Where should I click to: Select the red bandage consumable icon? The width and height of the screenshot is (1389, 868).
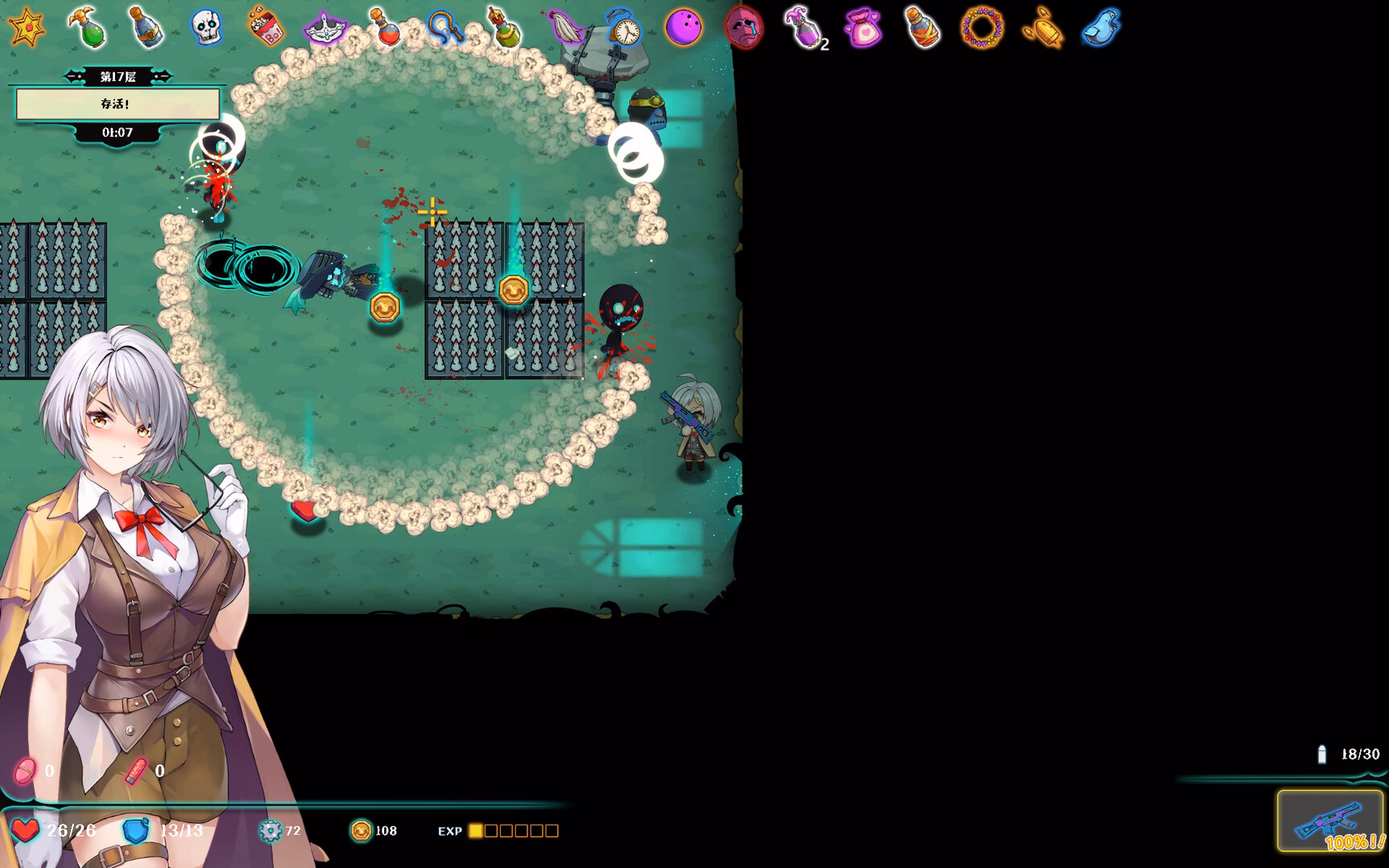pyautogui.click(x=136, y=771)
